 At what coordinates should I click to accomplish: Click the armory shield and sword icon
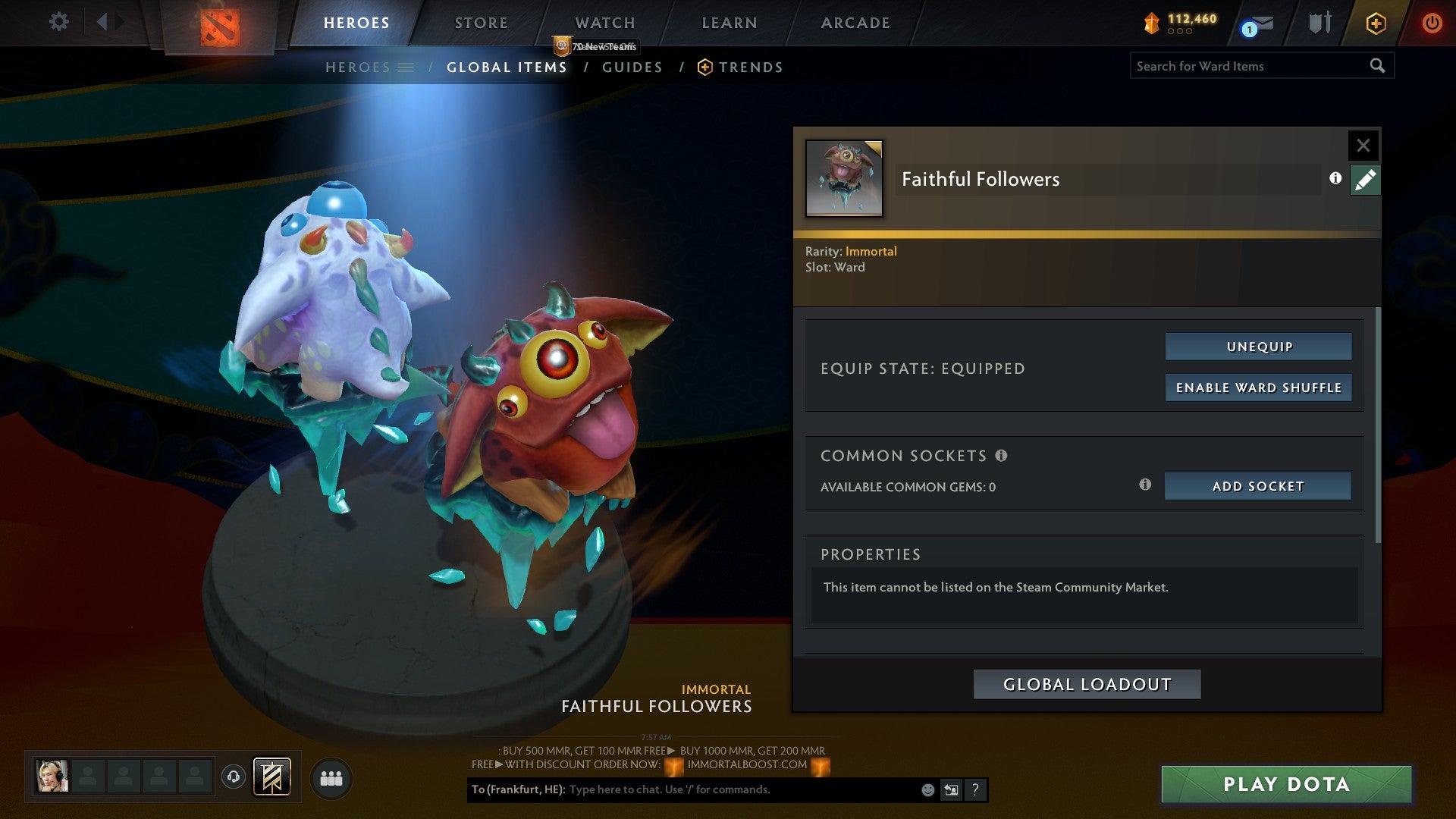coord(1320,22)
